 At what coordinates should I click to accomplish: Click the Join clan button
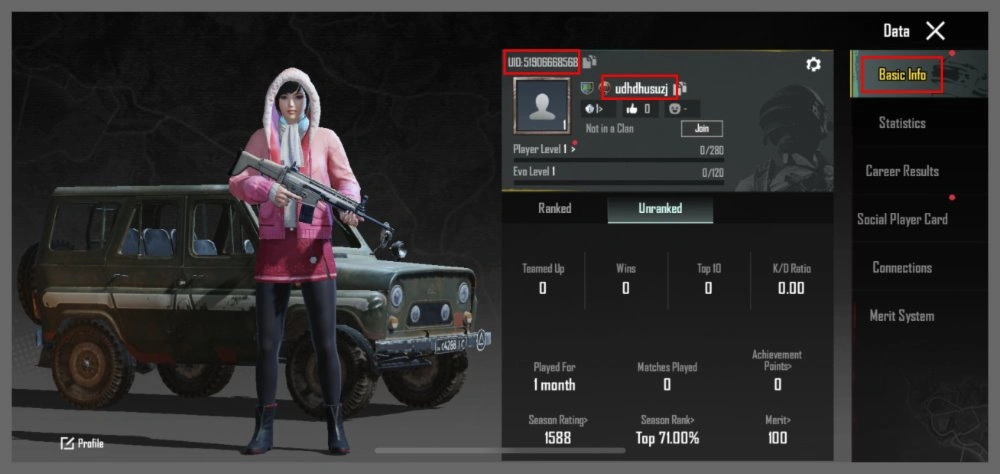[701, 129]
